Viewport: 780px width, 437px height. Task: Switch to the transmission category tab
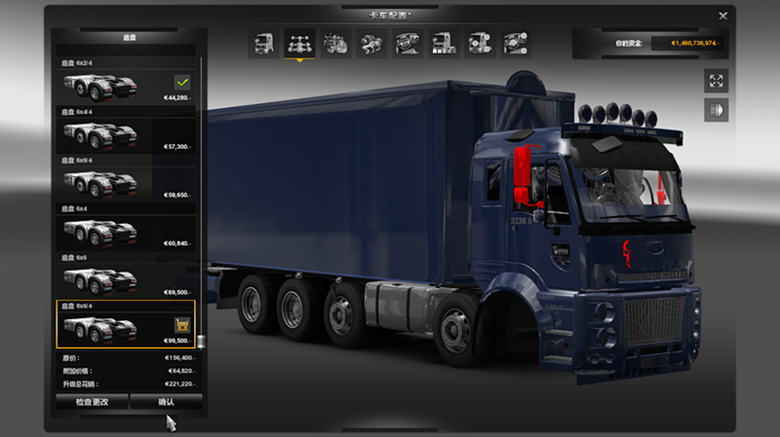point(371,44)
